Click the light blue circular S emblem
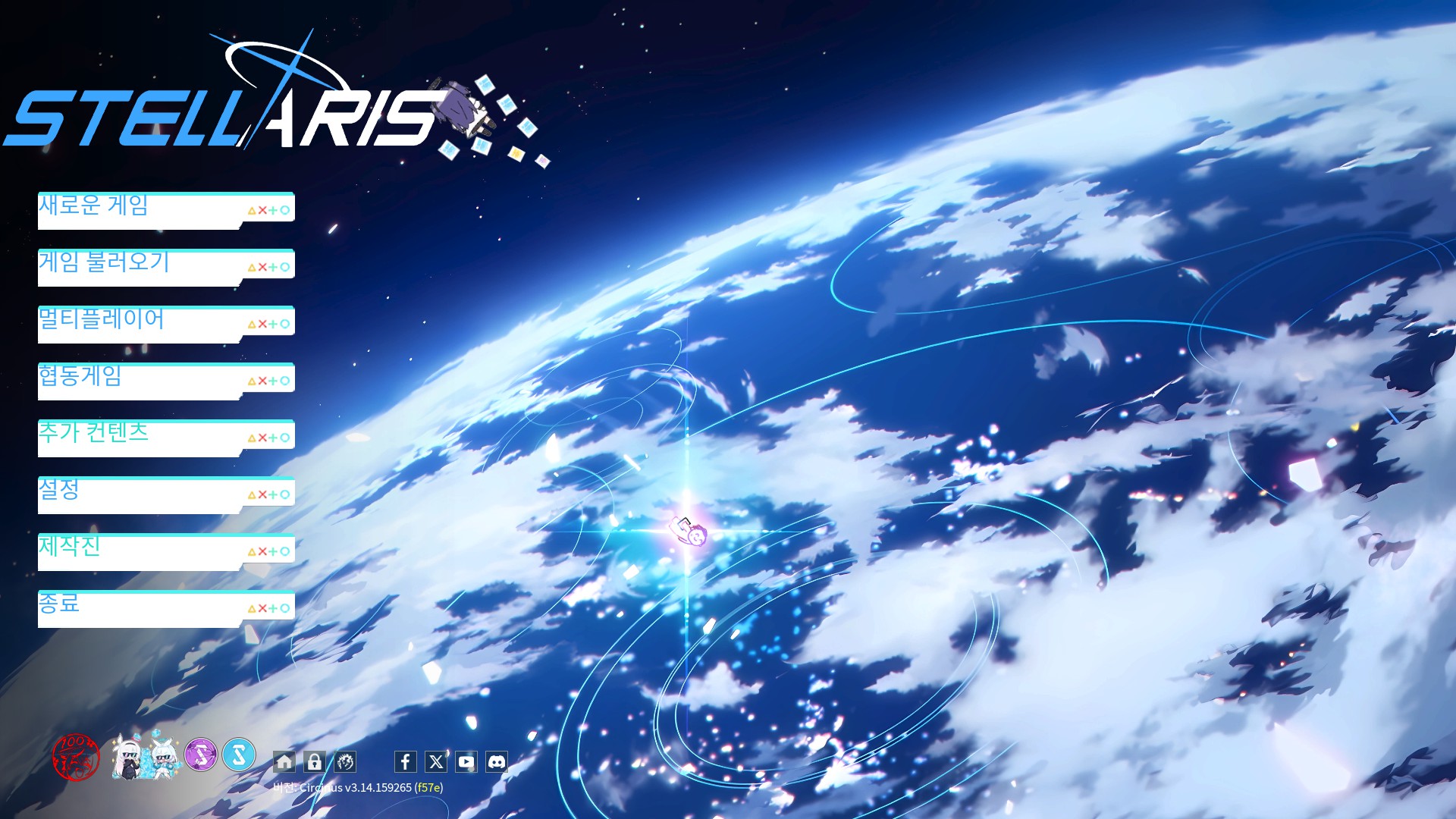The image size is (1456, 819). tap(239, 755)
